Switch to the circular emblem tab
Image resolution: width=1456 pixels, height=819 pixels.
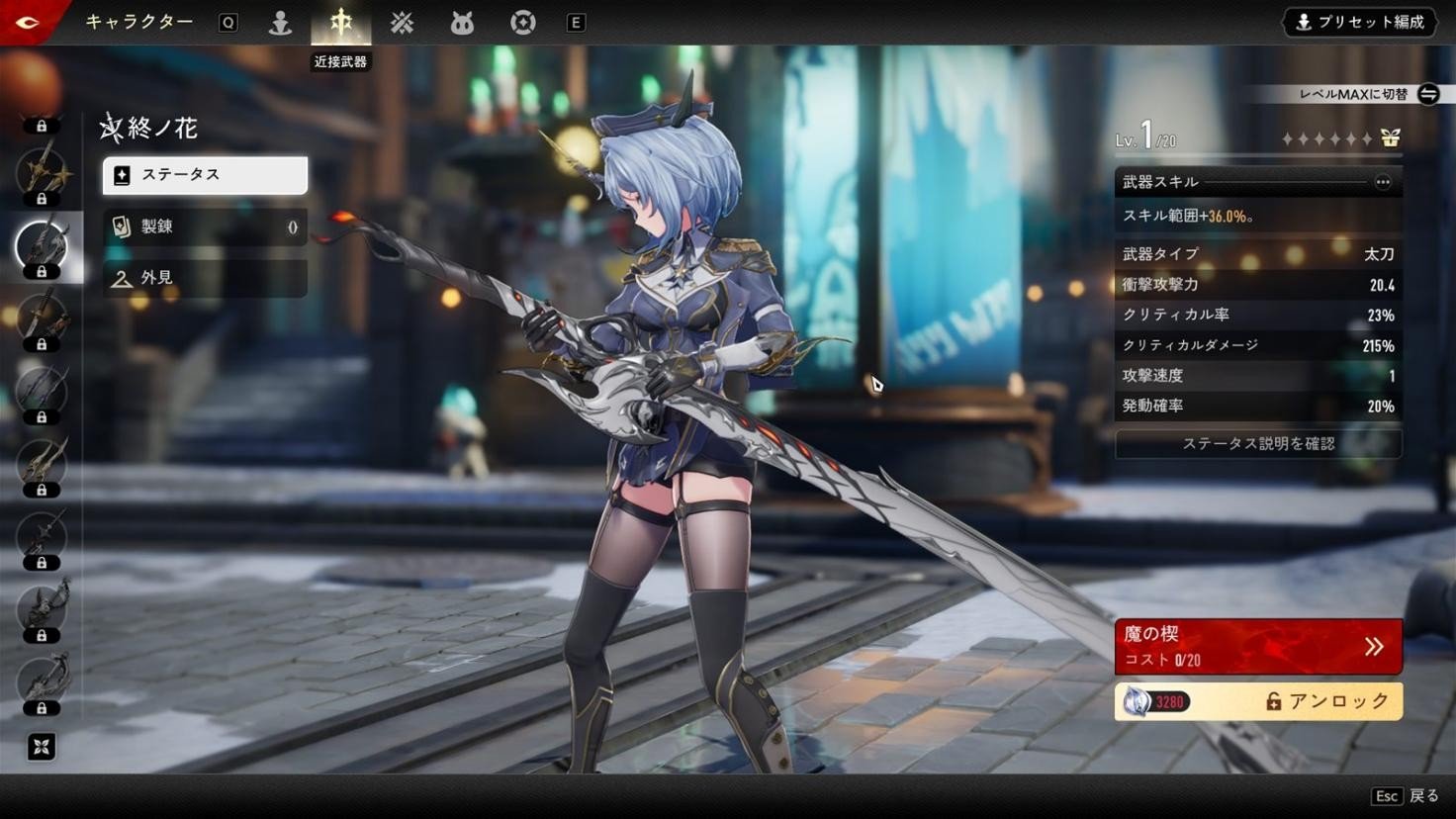tap(522, 22)
